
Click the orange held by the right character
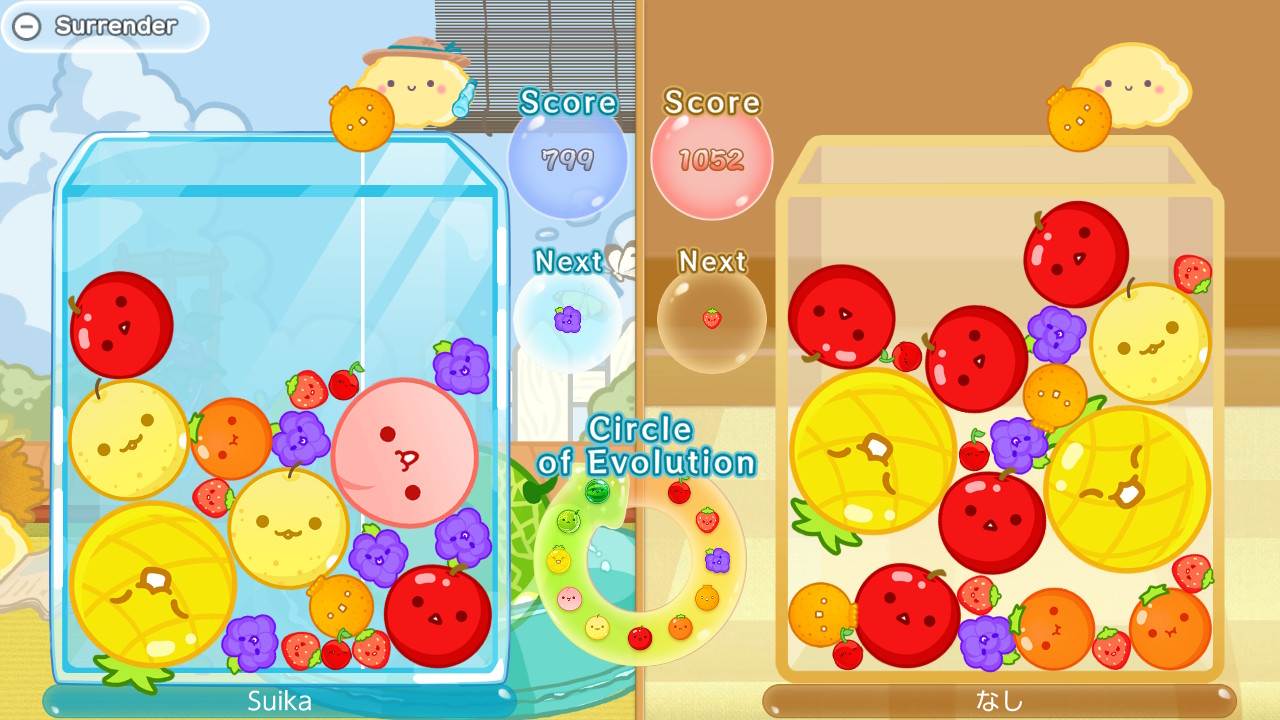(1081, 118)
